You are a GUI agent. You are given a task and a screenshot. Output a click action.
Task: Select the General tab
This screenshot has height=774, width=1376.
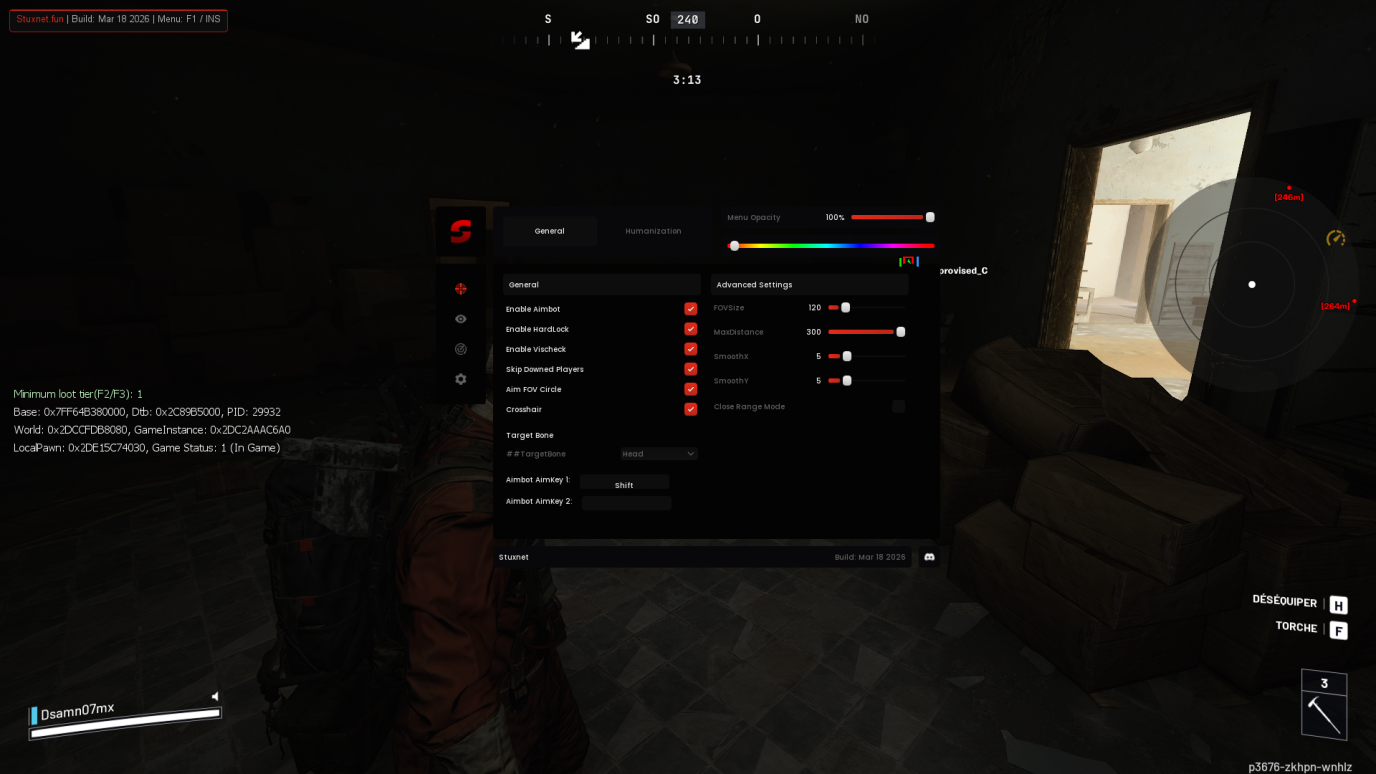point(549,231)
